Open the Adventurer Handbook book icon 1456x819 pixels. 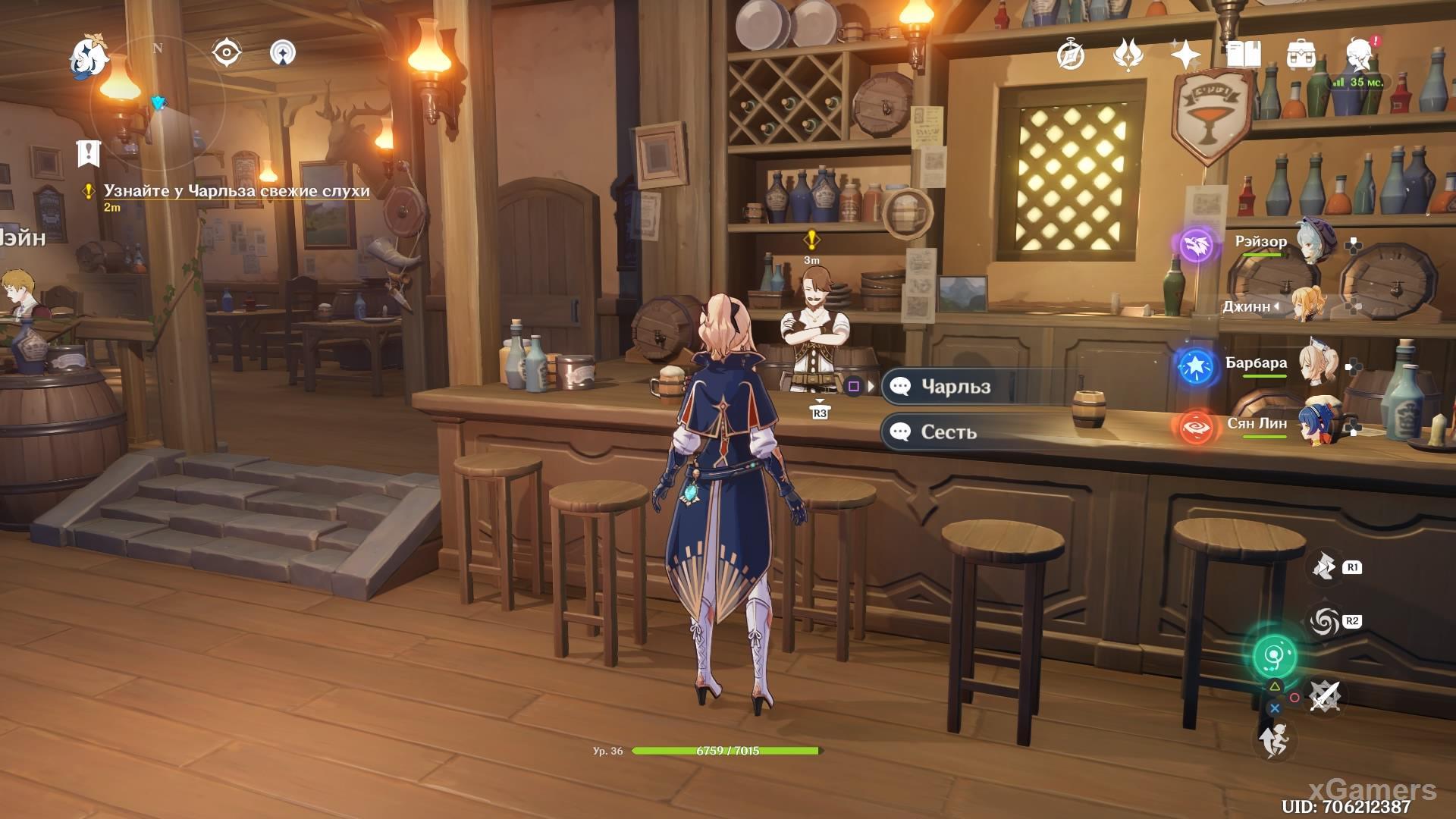point(1243,55)
